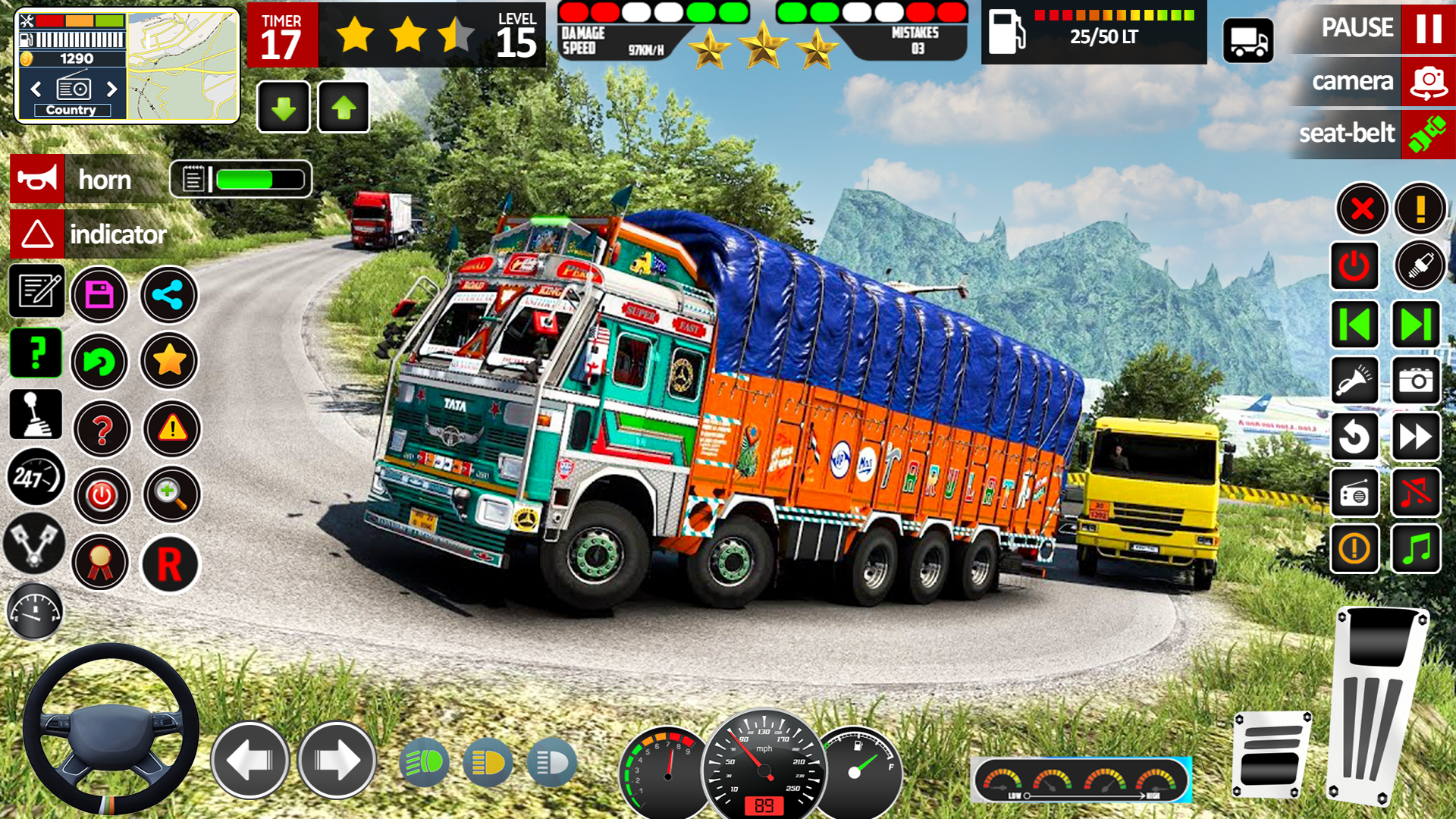Click the green down arrow button
The width and height of the screenshot is (1456, 819).
click(x=284, y=108)
